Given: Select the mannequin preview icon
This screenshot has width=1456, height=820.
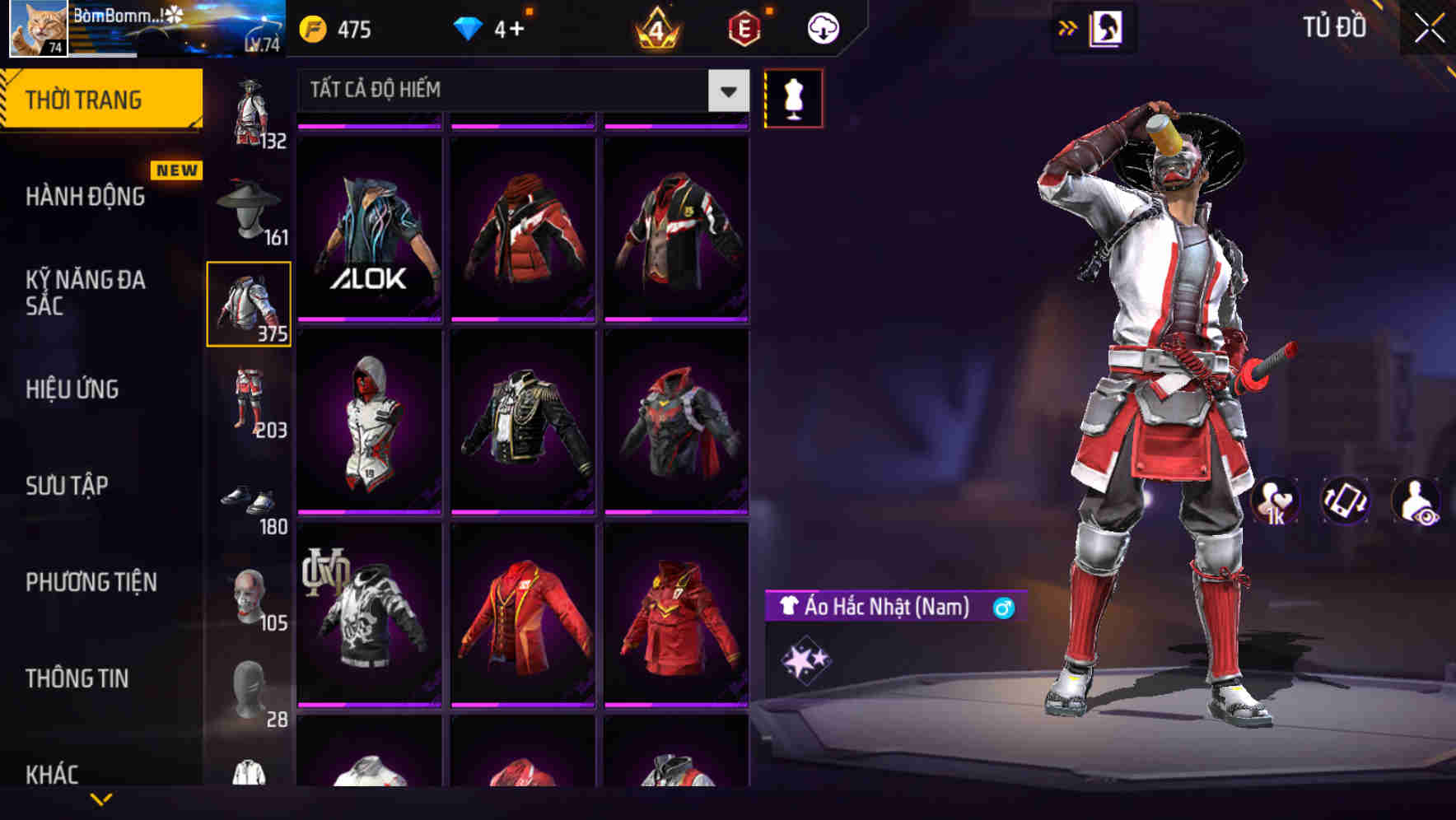Looking at the screenshot, I should tap(793, 97).
